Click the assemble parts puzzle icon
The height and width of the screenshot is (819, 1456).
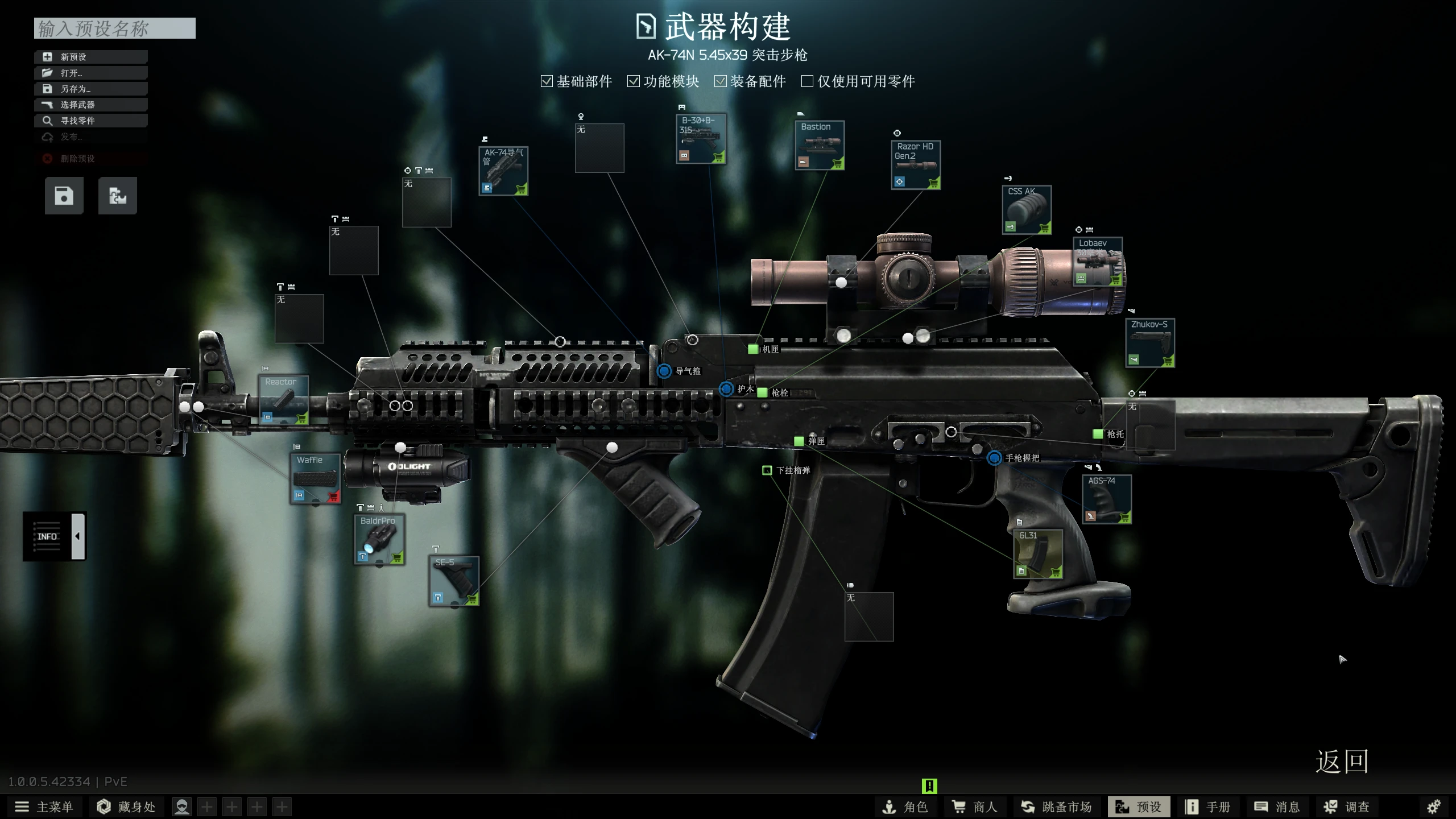point(117,195)
